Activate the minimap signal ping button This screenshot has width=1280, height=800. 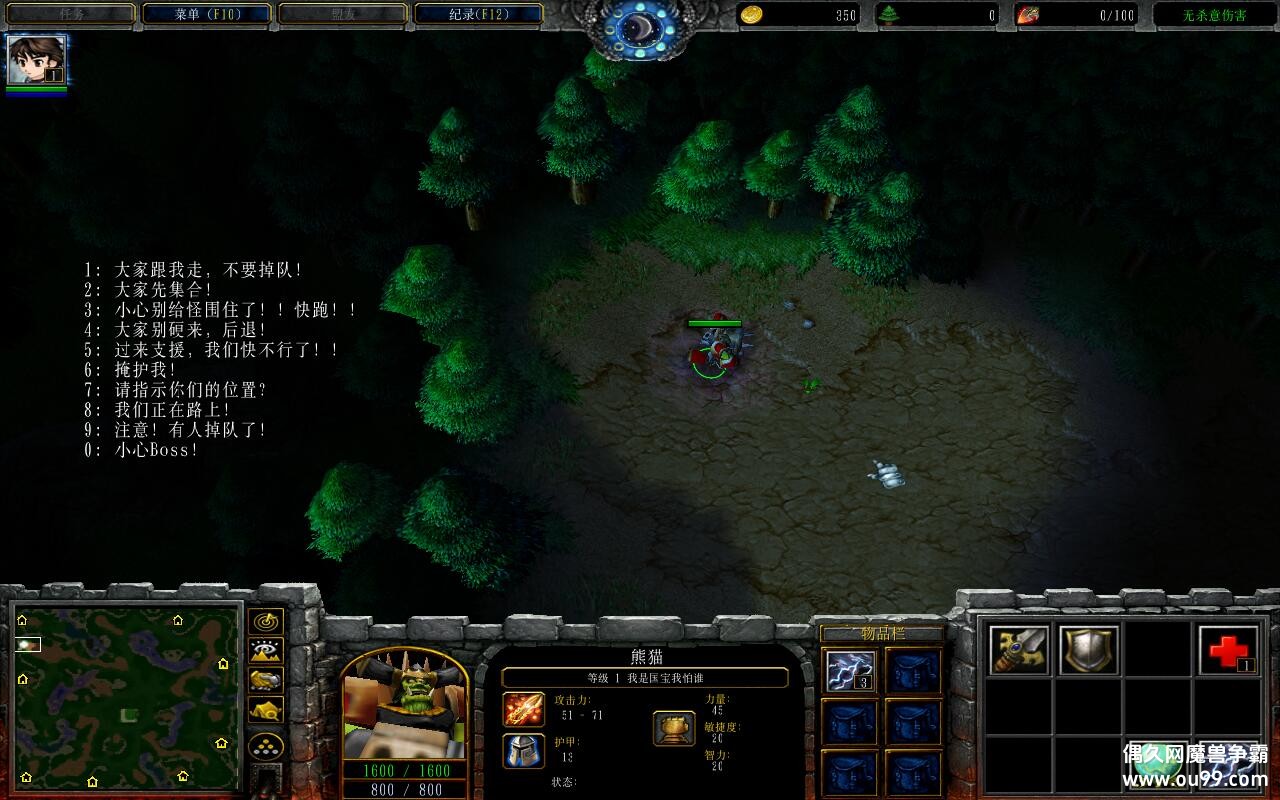265,622
